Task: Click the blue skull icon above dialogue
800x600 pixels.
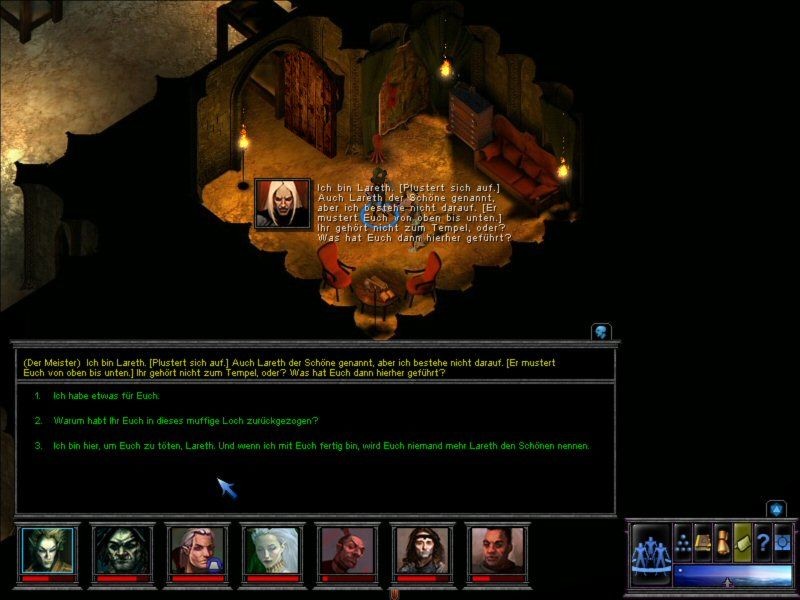Action: [601, 331]
